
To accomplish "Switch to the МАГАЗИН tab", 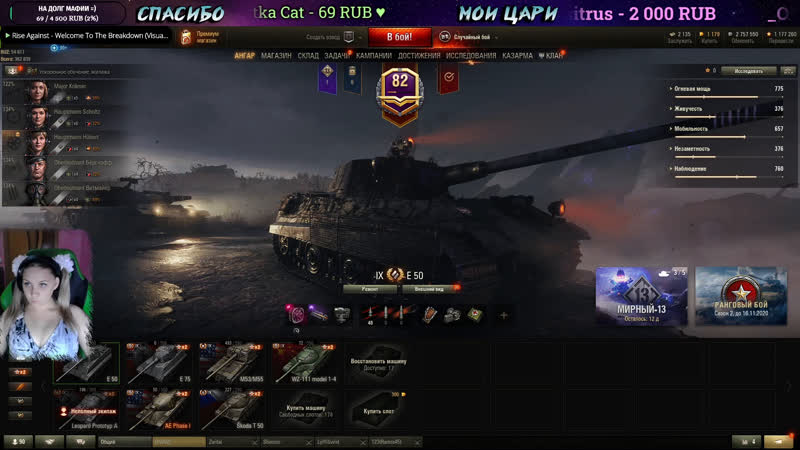I will [276, 56].
